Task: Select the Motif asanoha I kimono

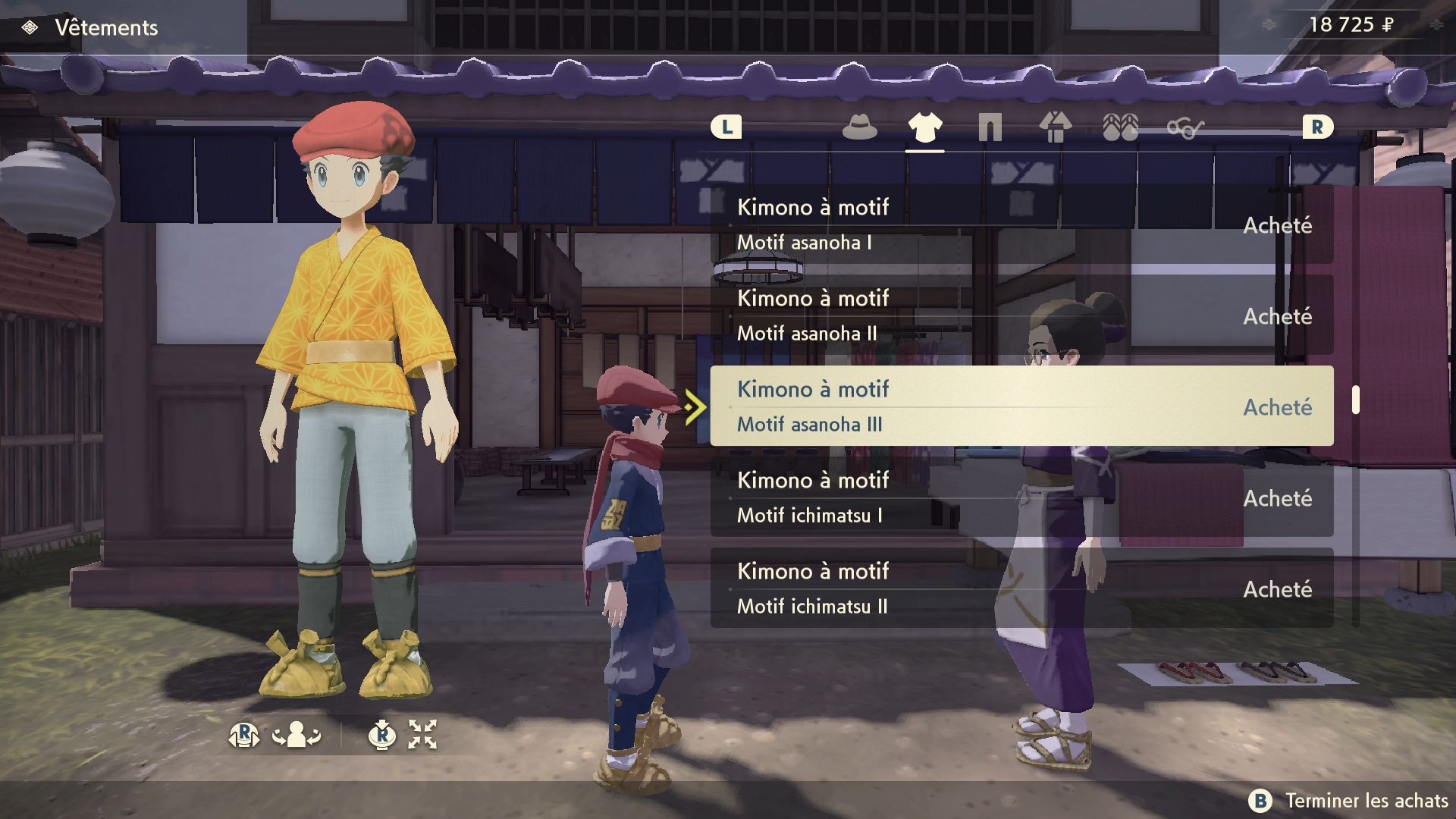Action: pos(1021,224)
